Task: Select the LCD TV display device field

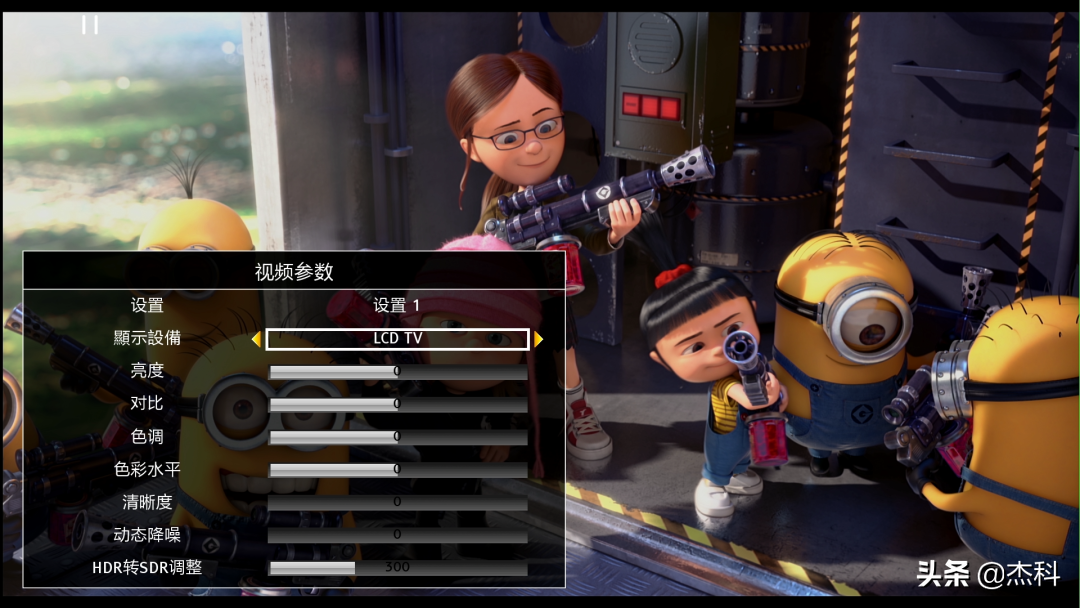Action: click(397, 339)
